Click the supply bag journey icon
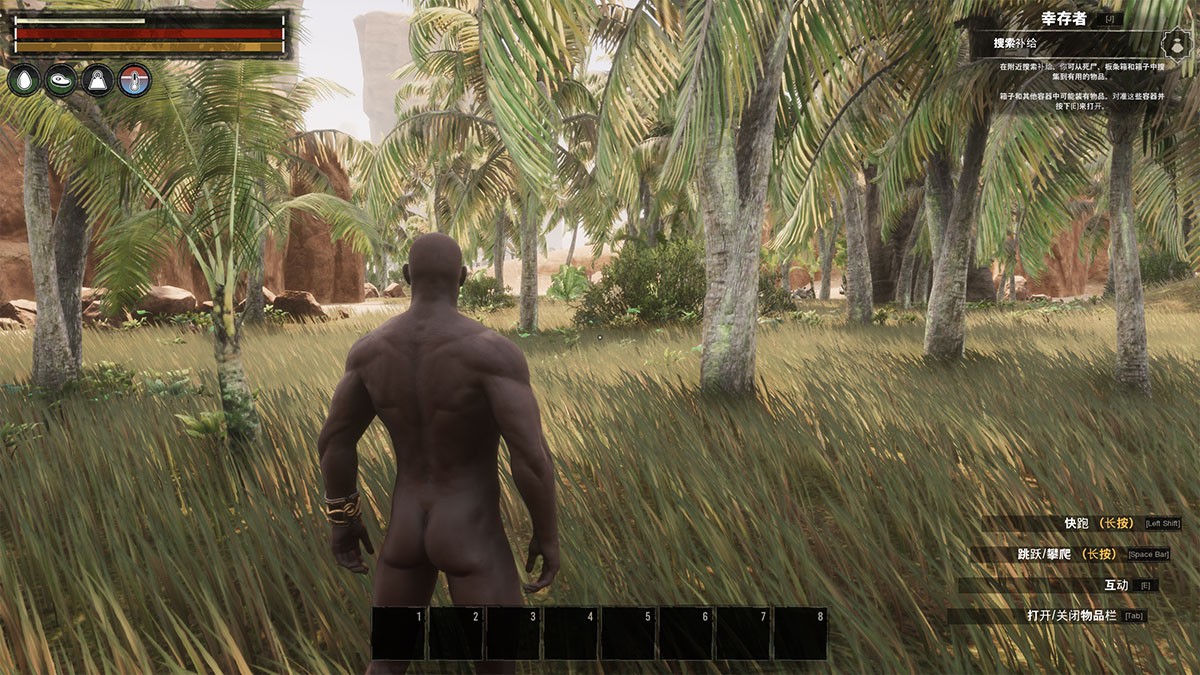 tap(1176, 44)
